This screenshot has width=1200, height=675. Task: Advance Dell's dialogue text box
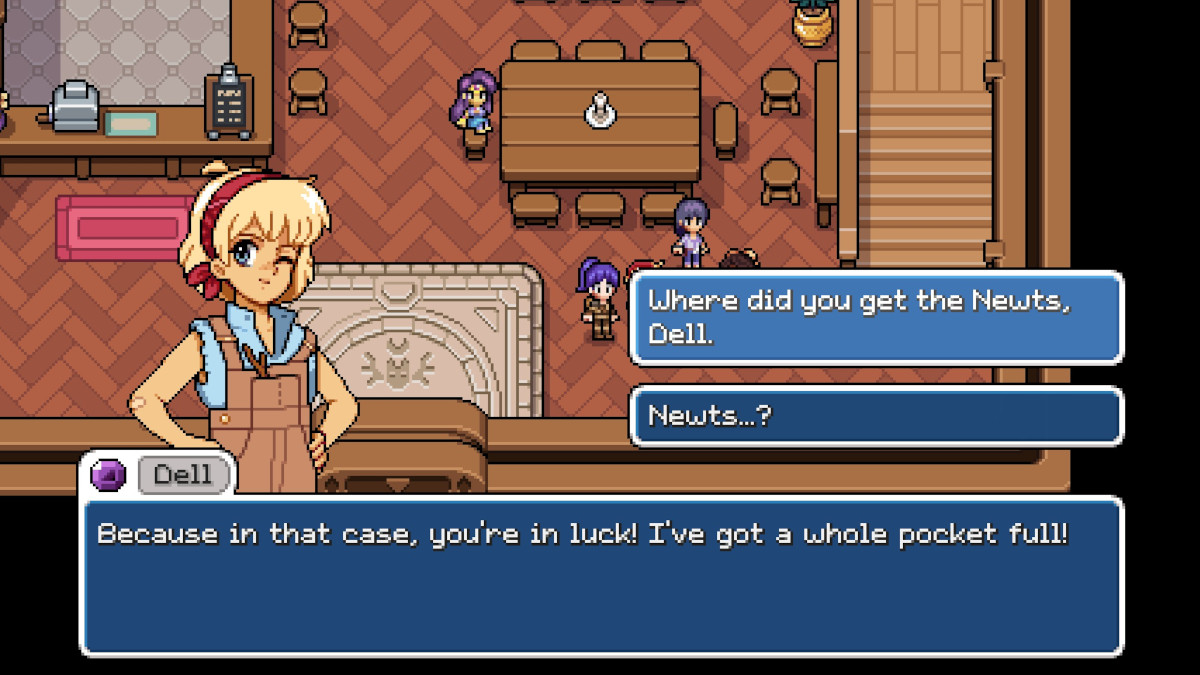600,576
